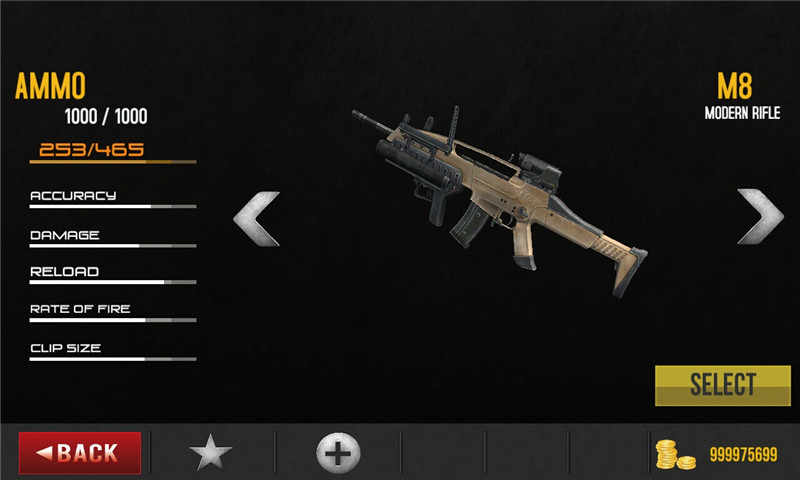Confirm the M8 rifle with SELECT
The image size is (800, 480).
click(x=722, y=385)
